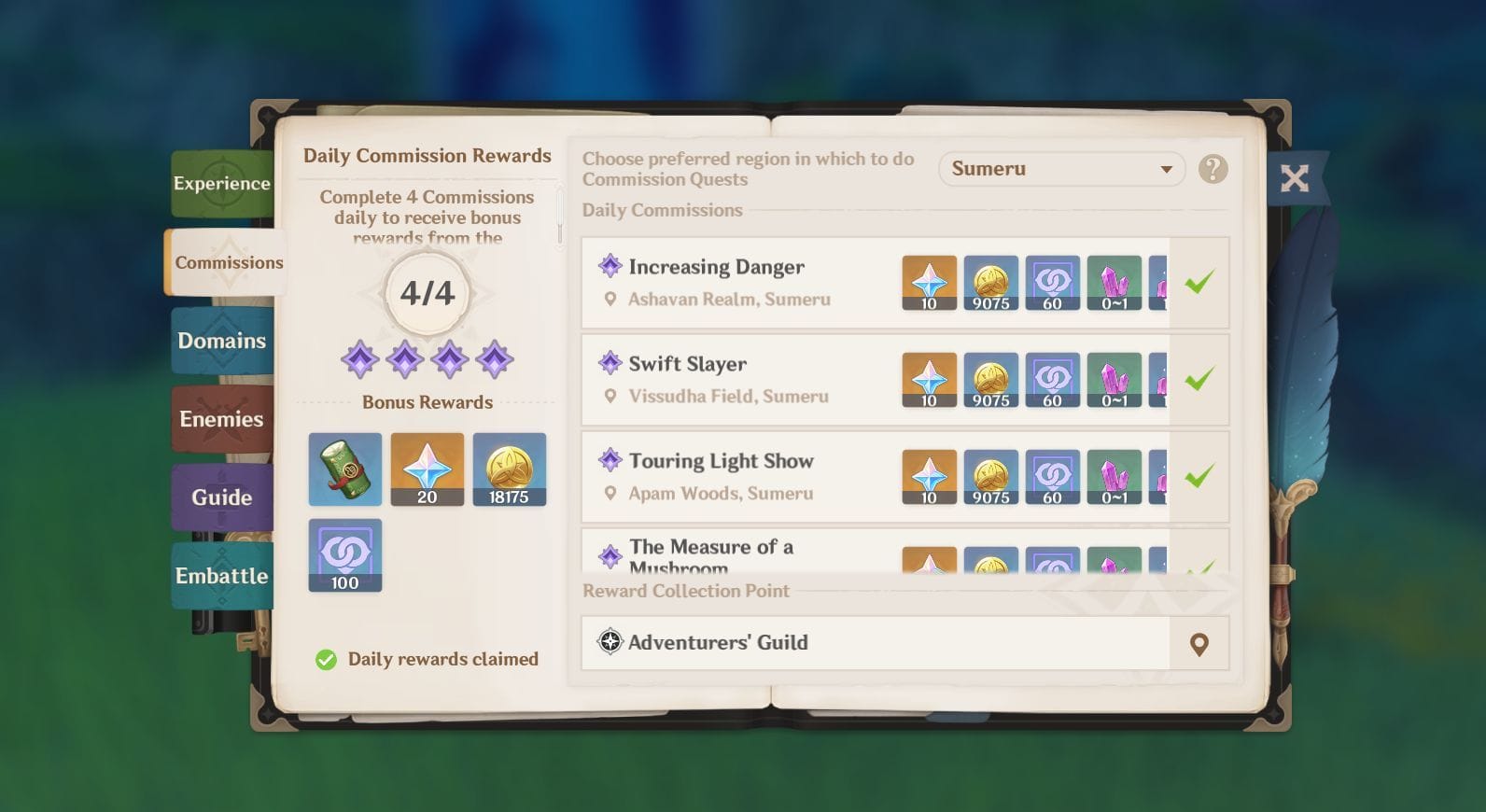
Task: Click the Primogem icon on Increasing Danger rewards
Action: 929,282
